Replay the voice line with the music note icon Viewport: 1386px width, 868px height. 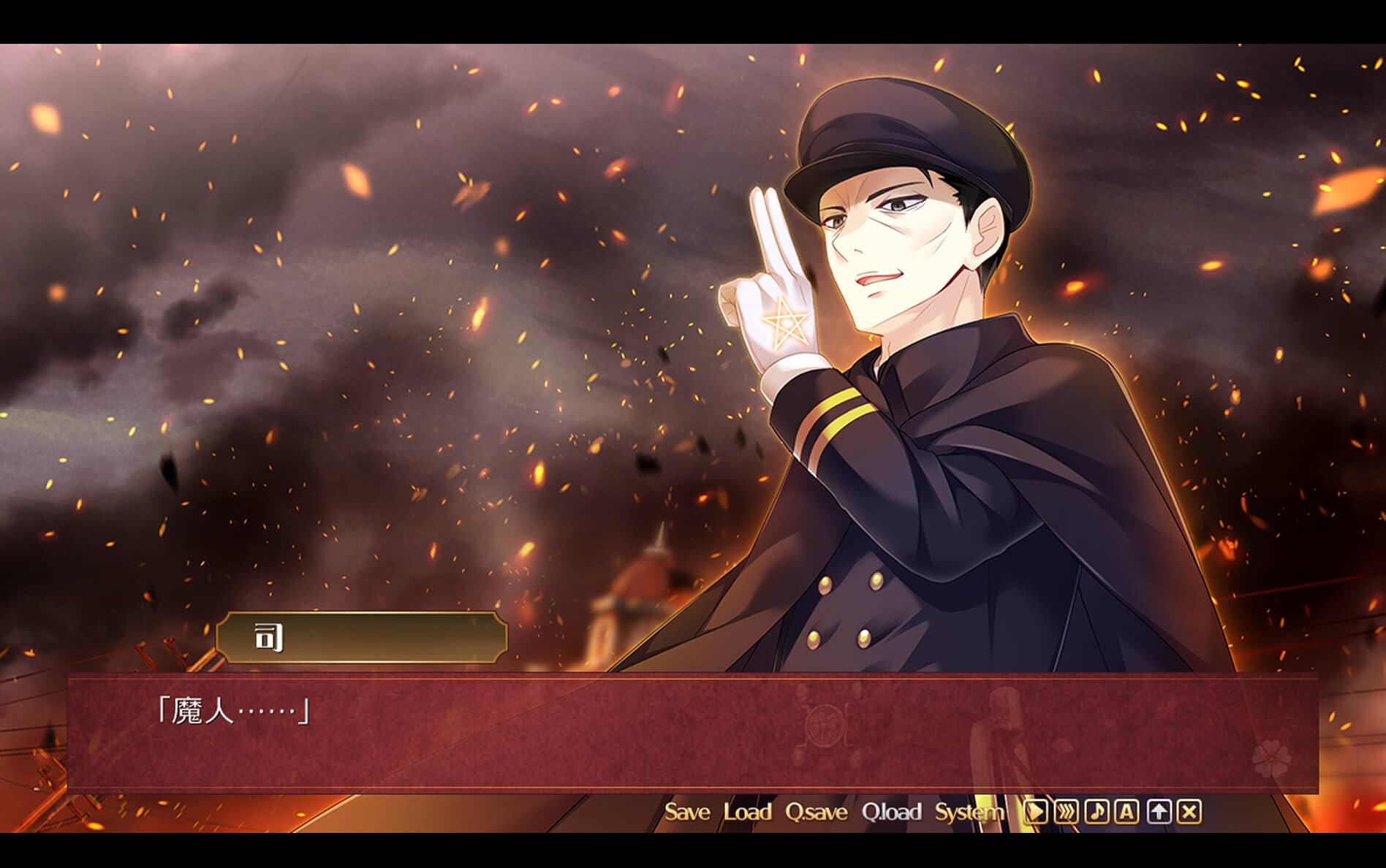[x=1095, y=811]
